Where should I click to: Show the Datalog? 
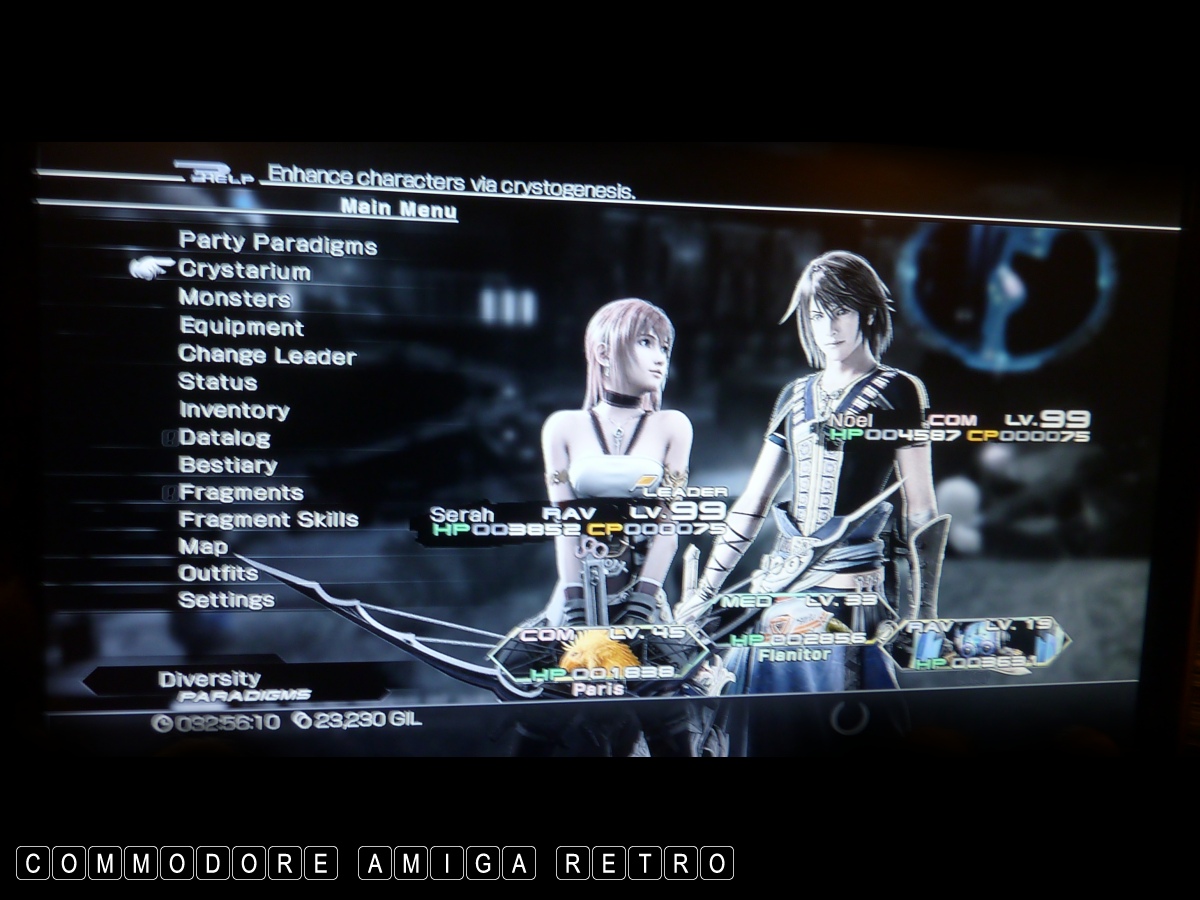pos(224,438)
